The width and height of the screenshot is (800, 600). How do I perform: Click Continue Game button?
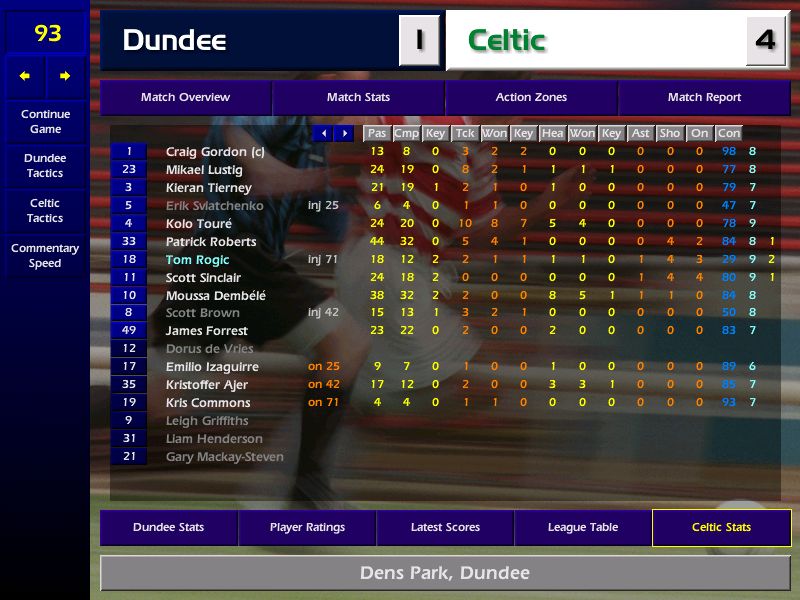45,122
